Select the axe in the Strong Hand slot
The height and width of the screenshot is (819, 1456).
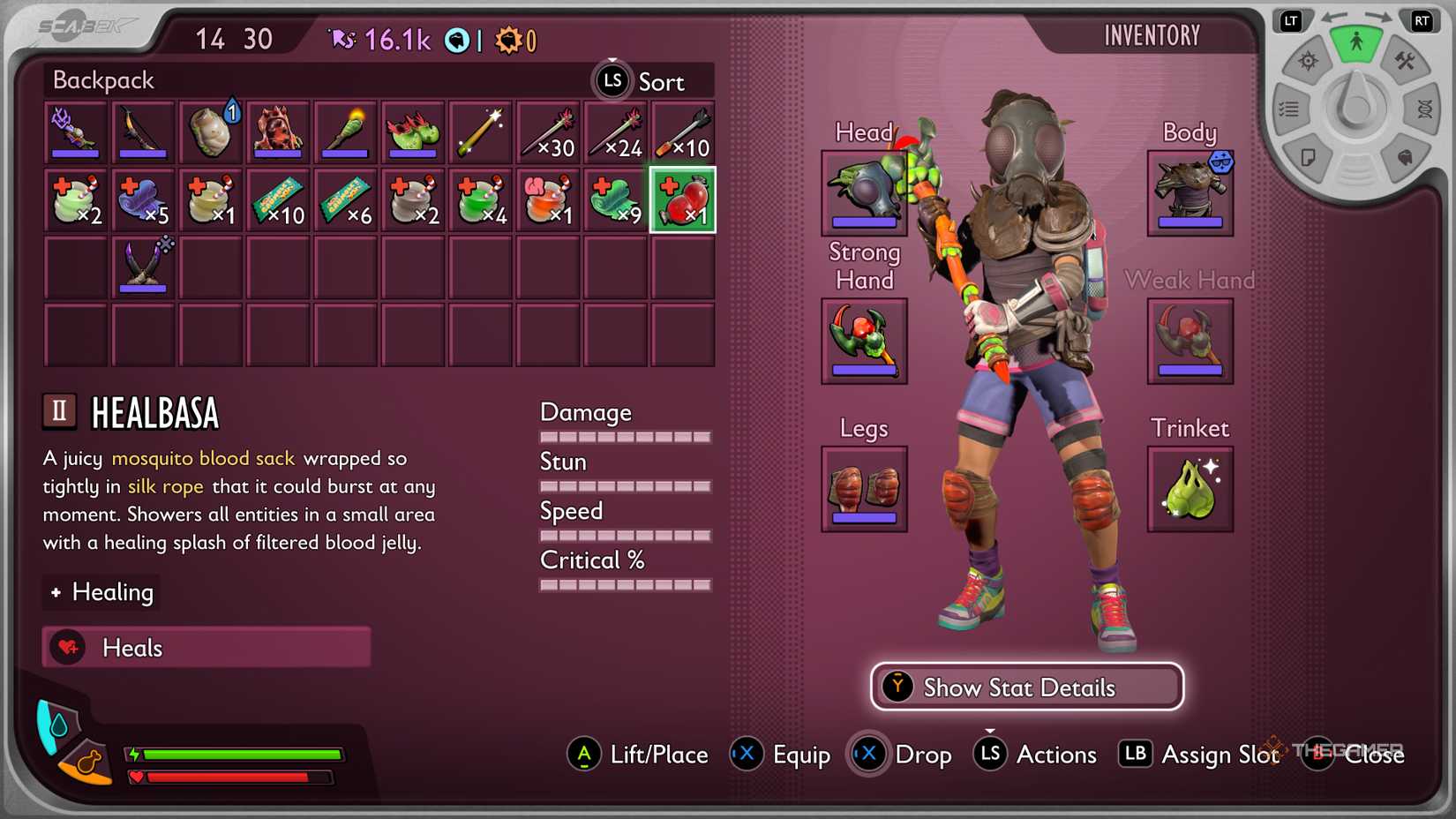(863, 342)
